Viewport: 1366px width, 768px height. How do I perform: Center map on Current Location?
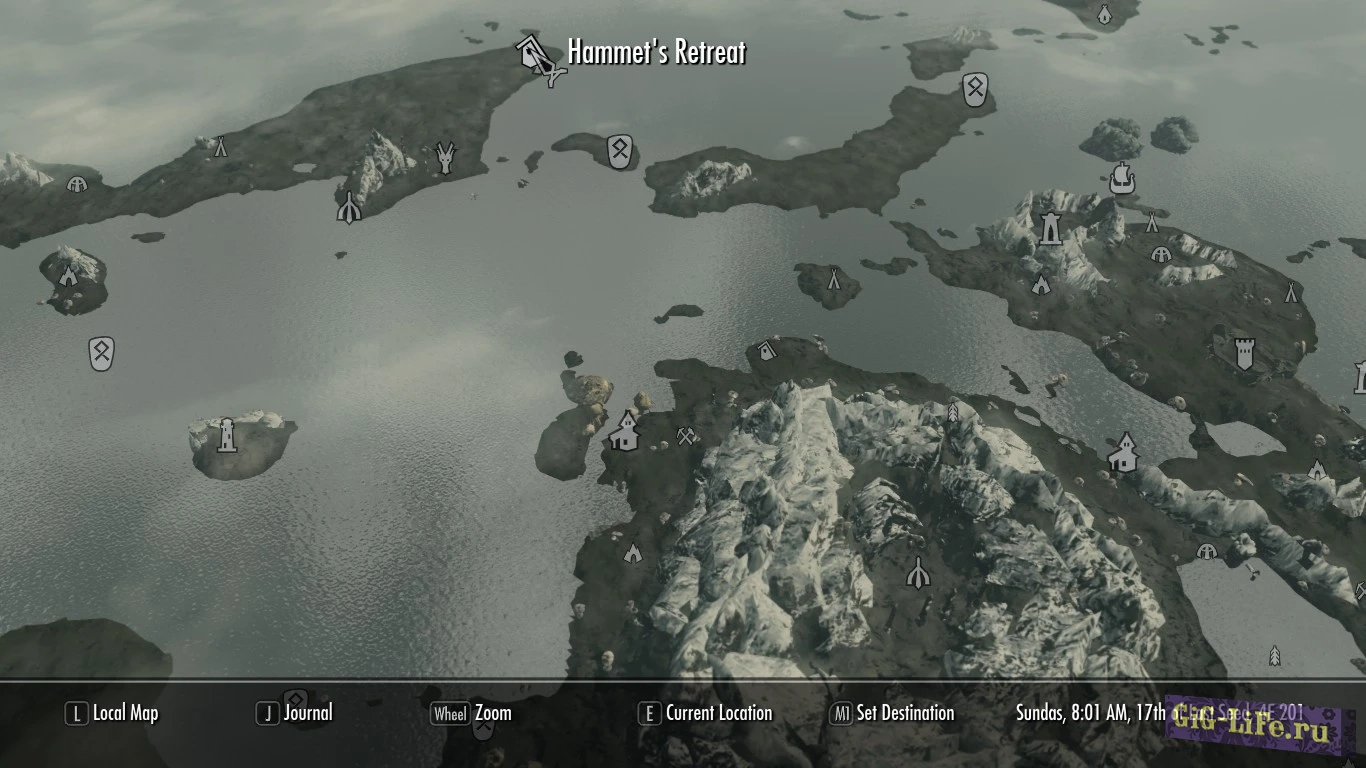pos(705,713)
